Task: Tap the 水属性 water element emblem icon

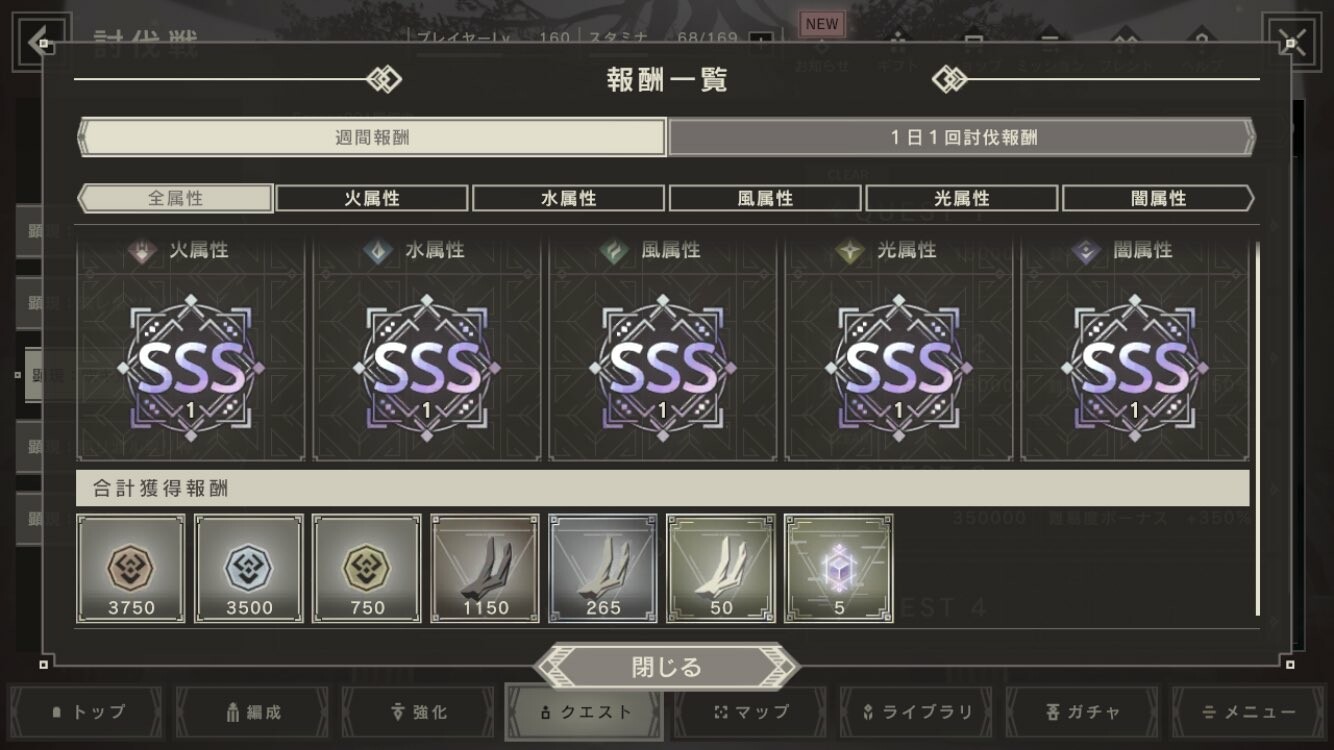Action: [378, 251]
